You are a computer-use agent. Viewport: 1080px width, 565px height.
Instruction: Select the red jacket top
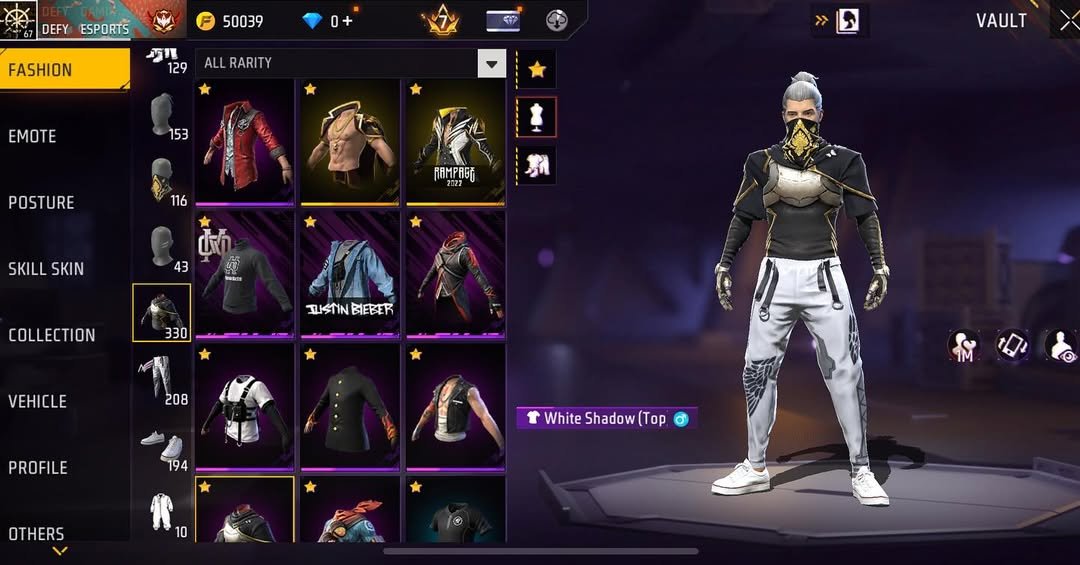pos(245,142)
